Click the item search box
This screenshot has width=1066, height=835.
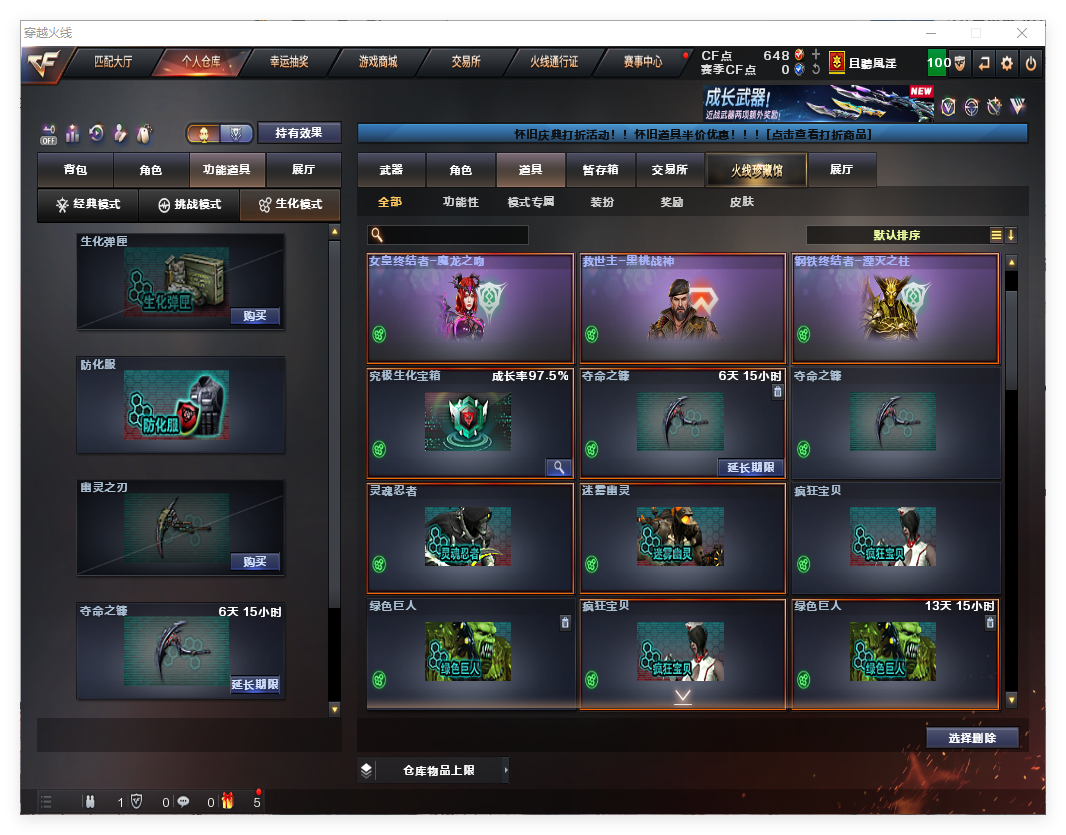[x=455, y=235]
